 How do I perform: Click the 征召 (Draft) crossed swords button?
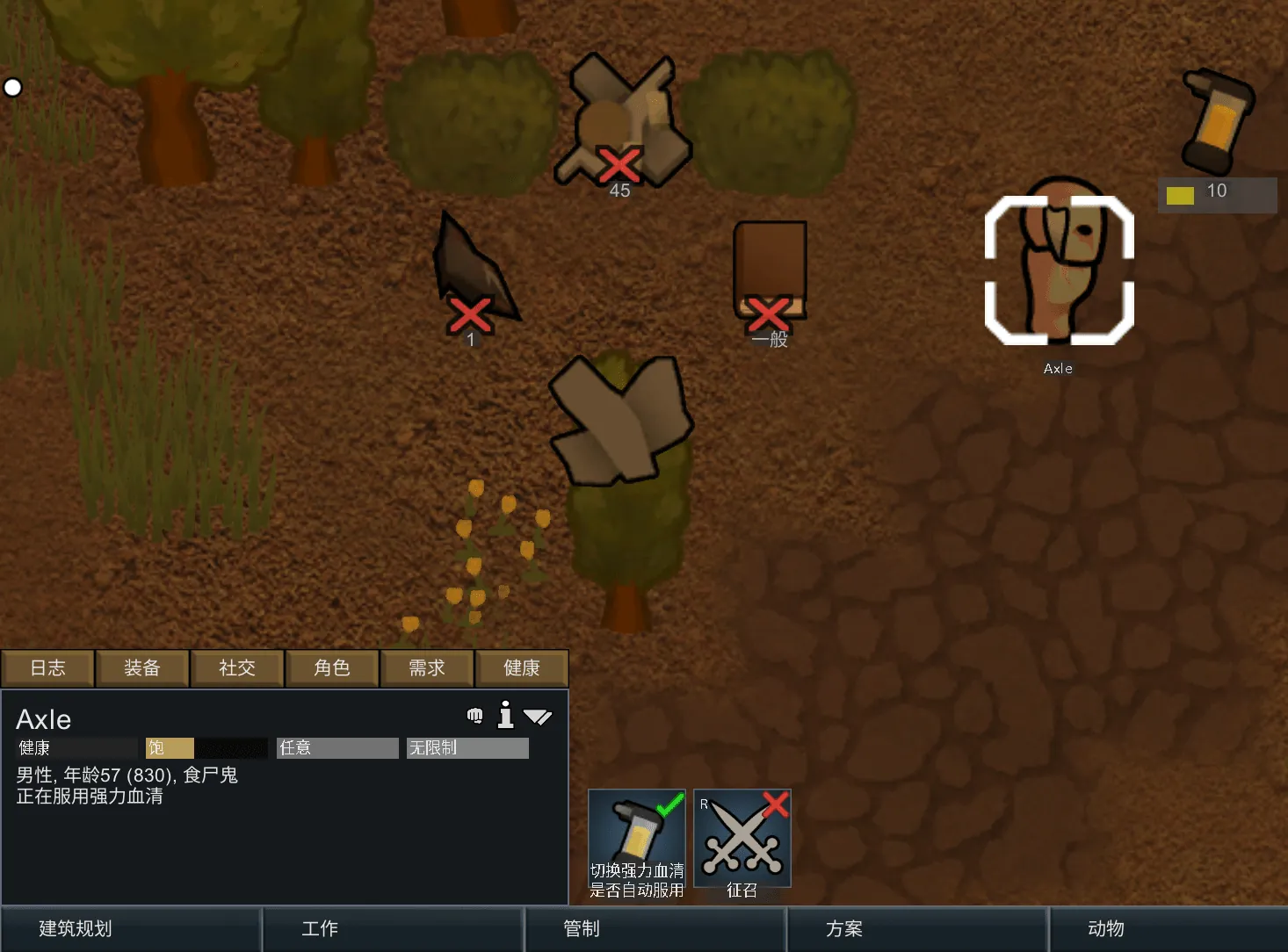tap(742, 838)
